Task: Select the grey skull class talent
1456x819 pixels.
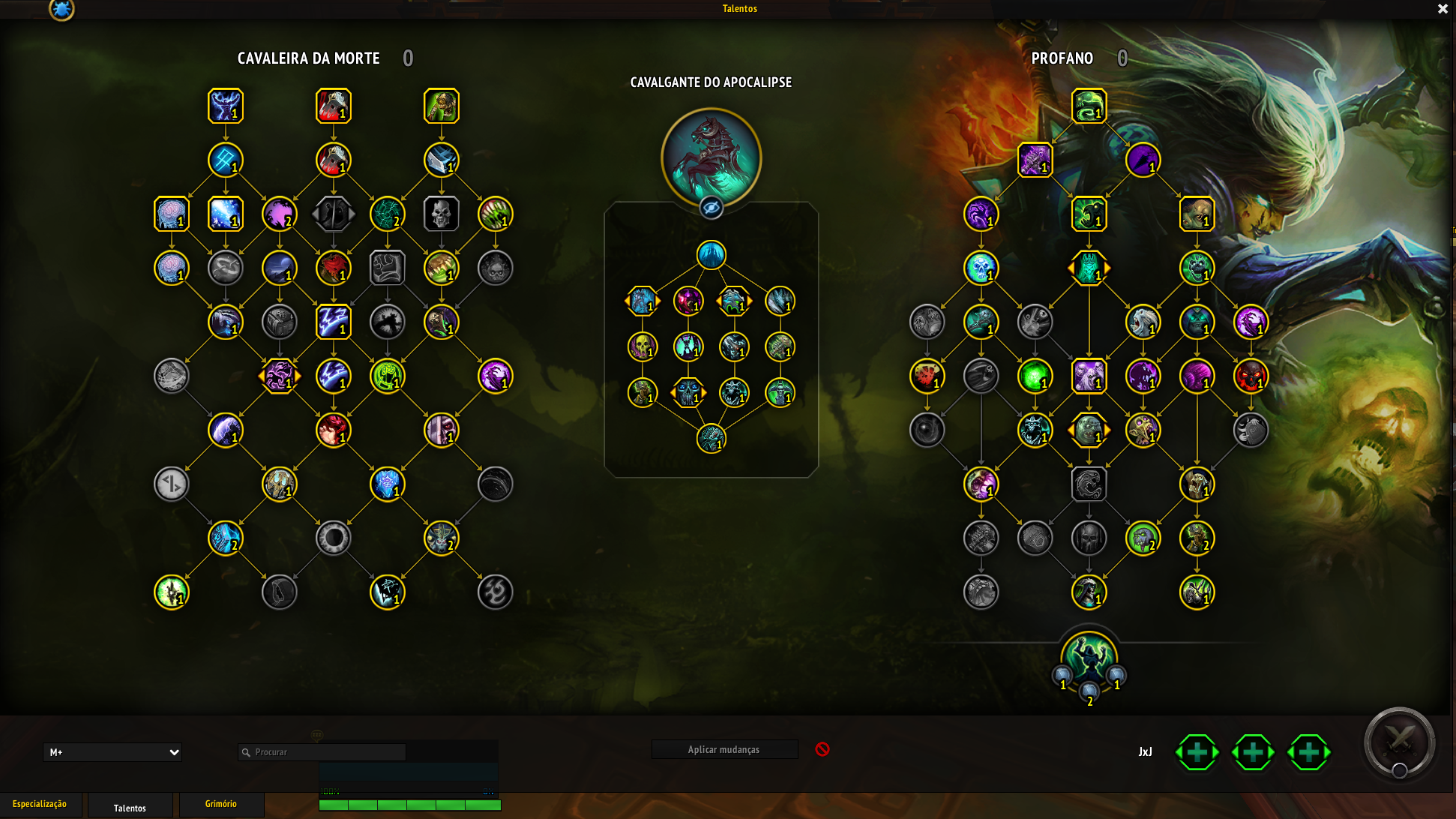Action: (x=442, y=214)
